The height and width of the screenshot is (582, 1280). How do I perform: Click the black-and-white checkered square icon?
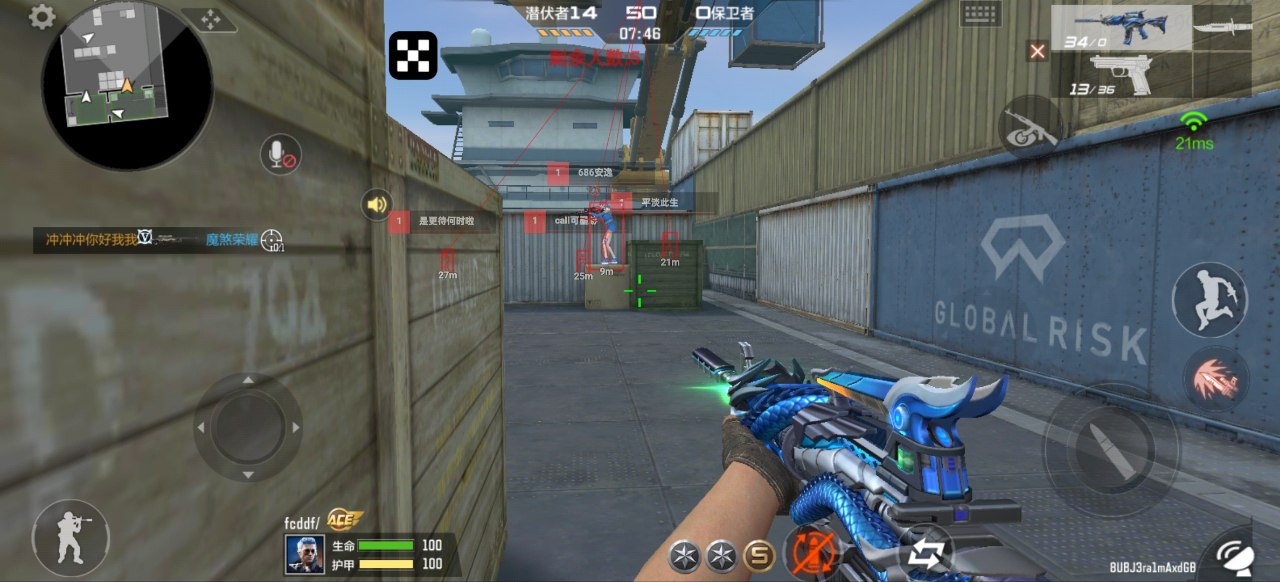(413, 55)
